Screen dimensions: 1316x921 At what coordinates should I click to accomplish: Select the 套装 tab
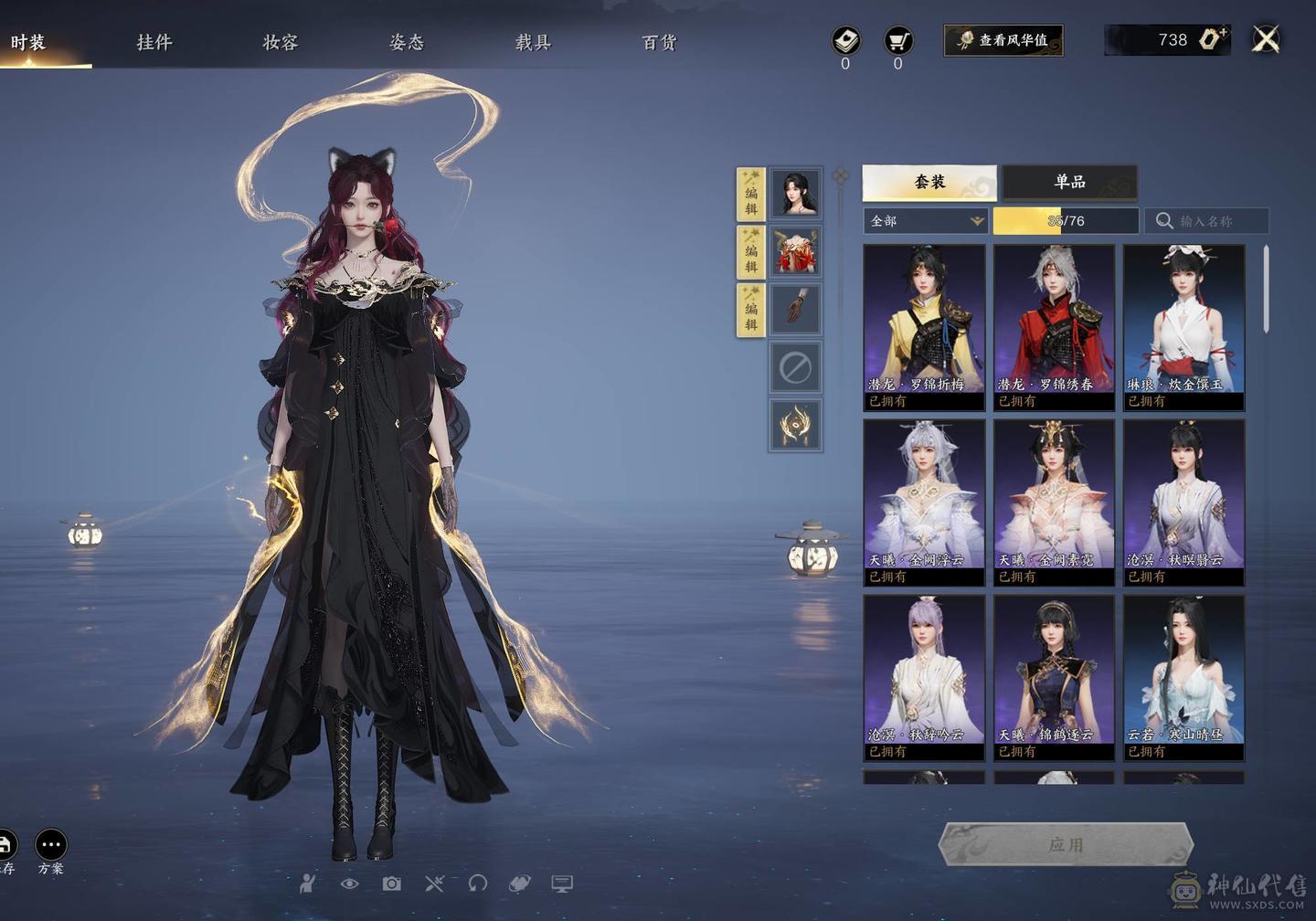coord(929,182)
